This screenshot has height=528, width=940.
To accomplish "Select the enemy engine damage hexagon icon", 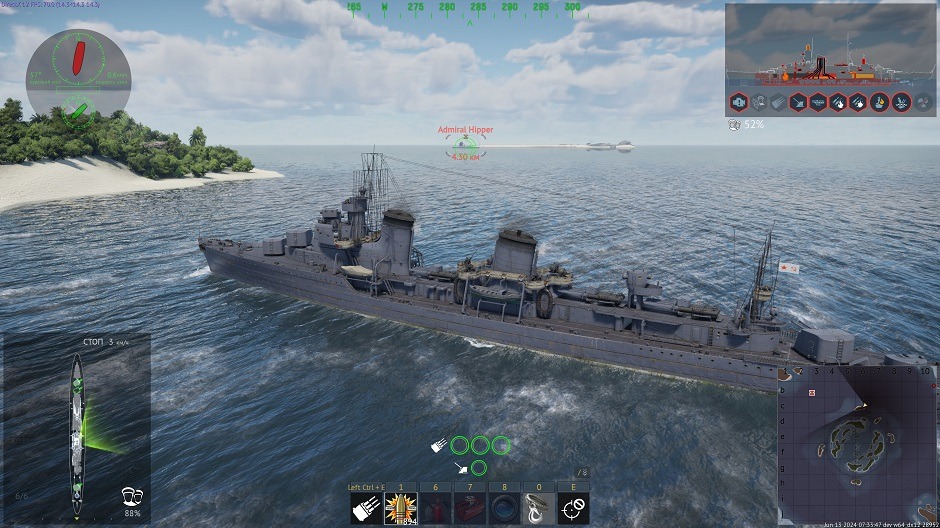I will coord(738,101).
